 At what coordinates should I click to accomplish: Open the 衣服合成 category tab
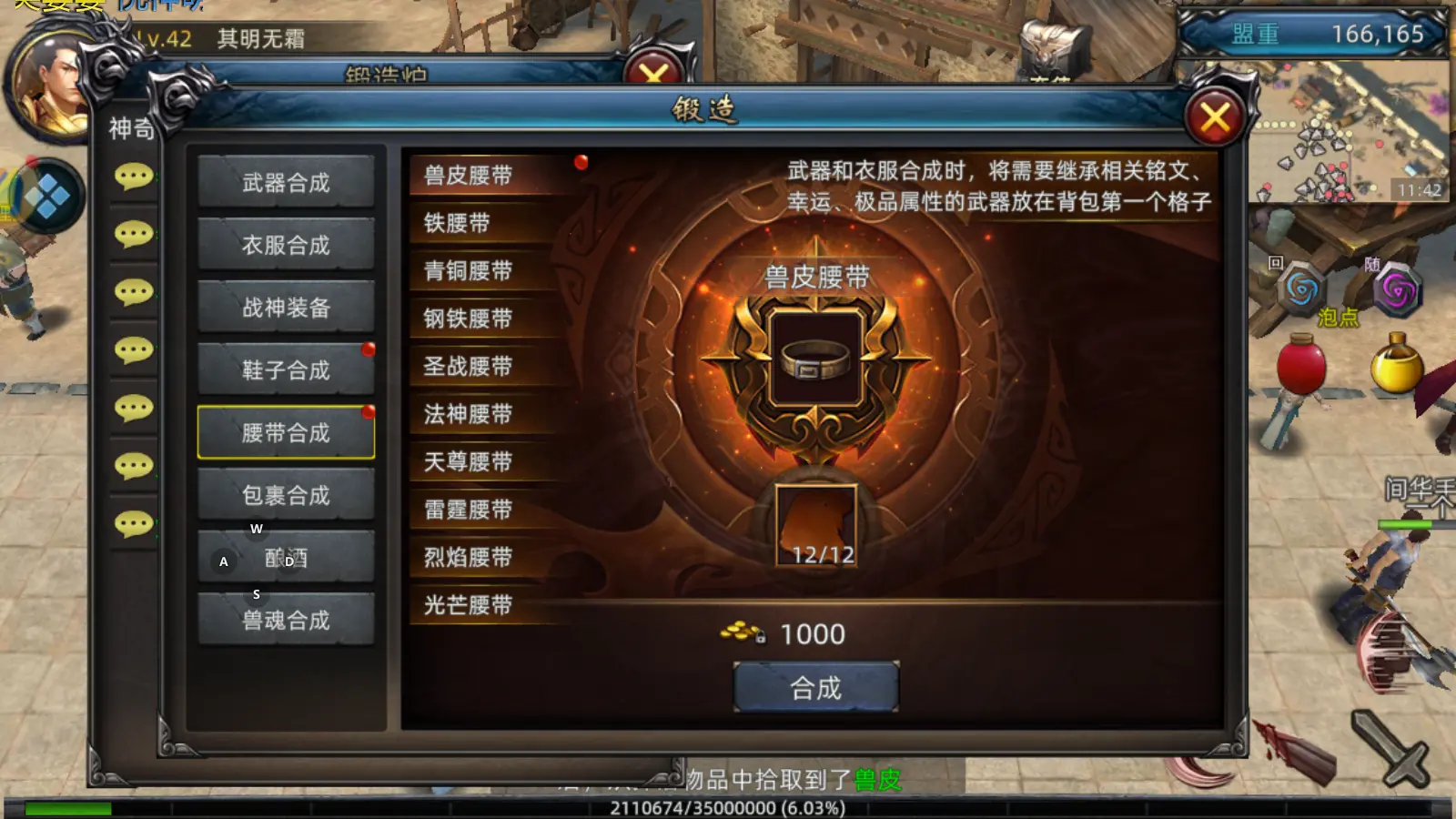point(286,244)
